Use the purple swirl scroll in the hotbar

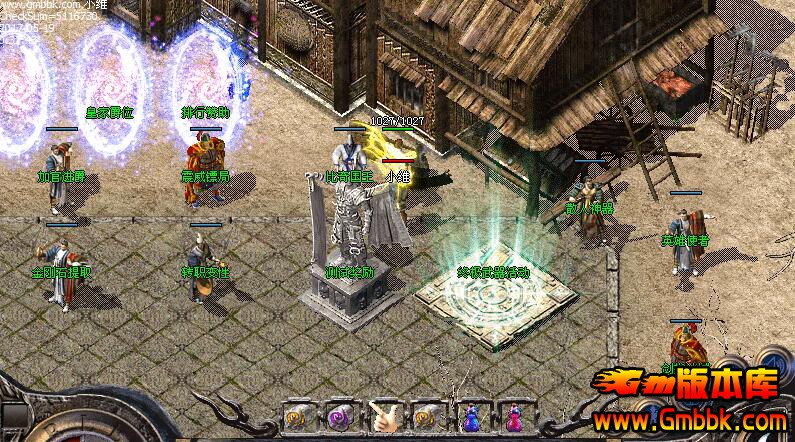coord(338,417)
